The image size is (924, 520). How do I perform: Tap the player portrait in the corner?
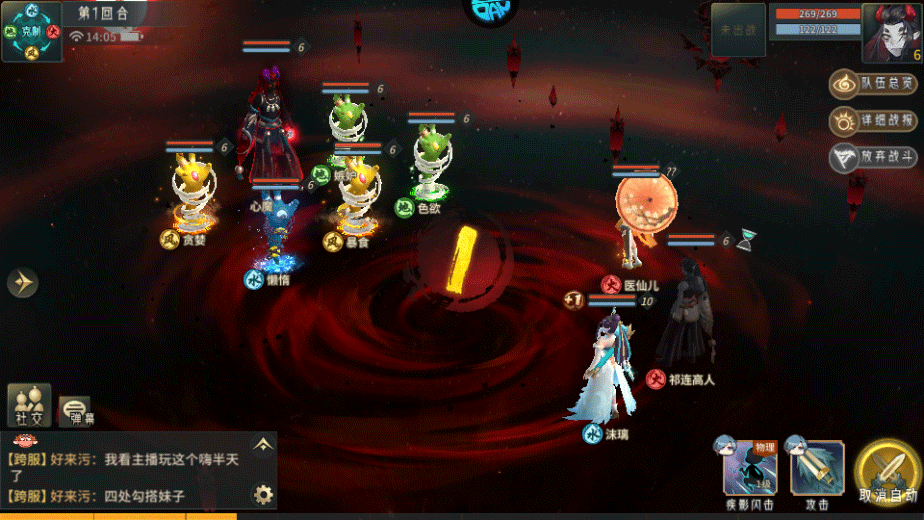[x=889, y=31]
